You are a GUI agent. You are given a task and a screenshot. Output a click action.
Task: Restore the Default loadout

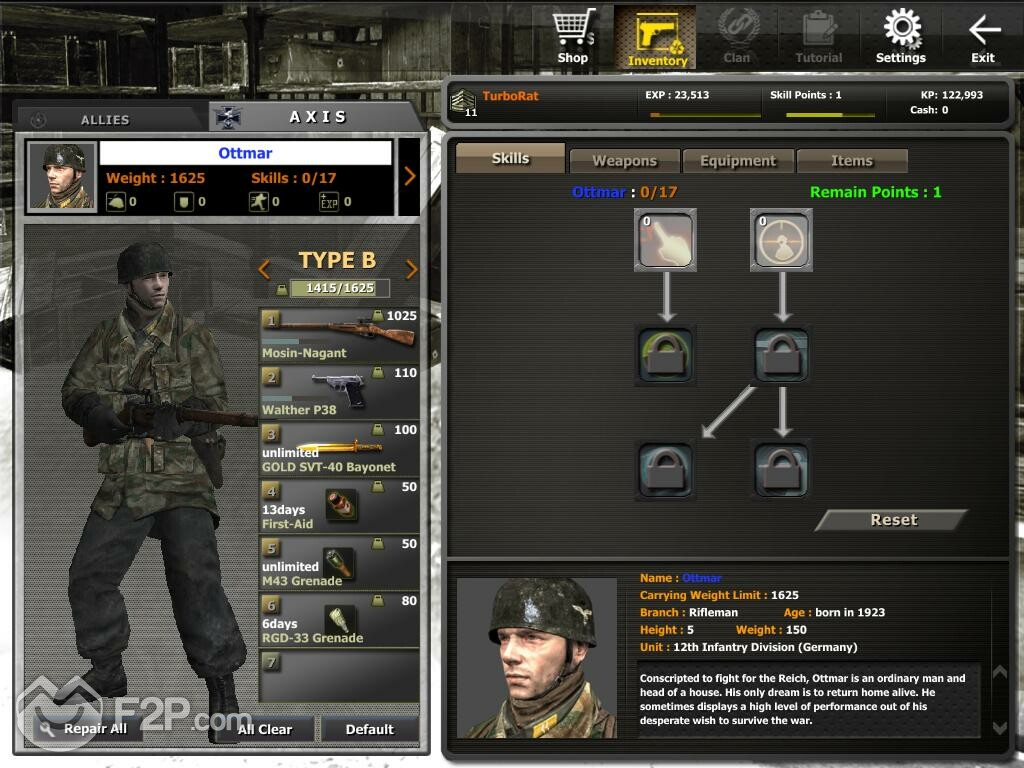point(370,729)
